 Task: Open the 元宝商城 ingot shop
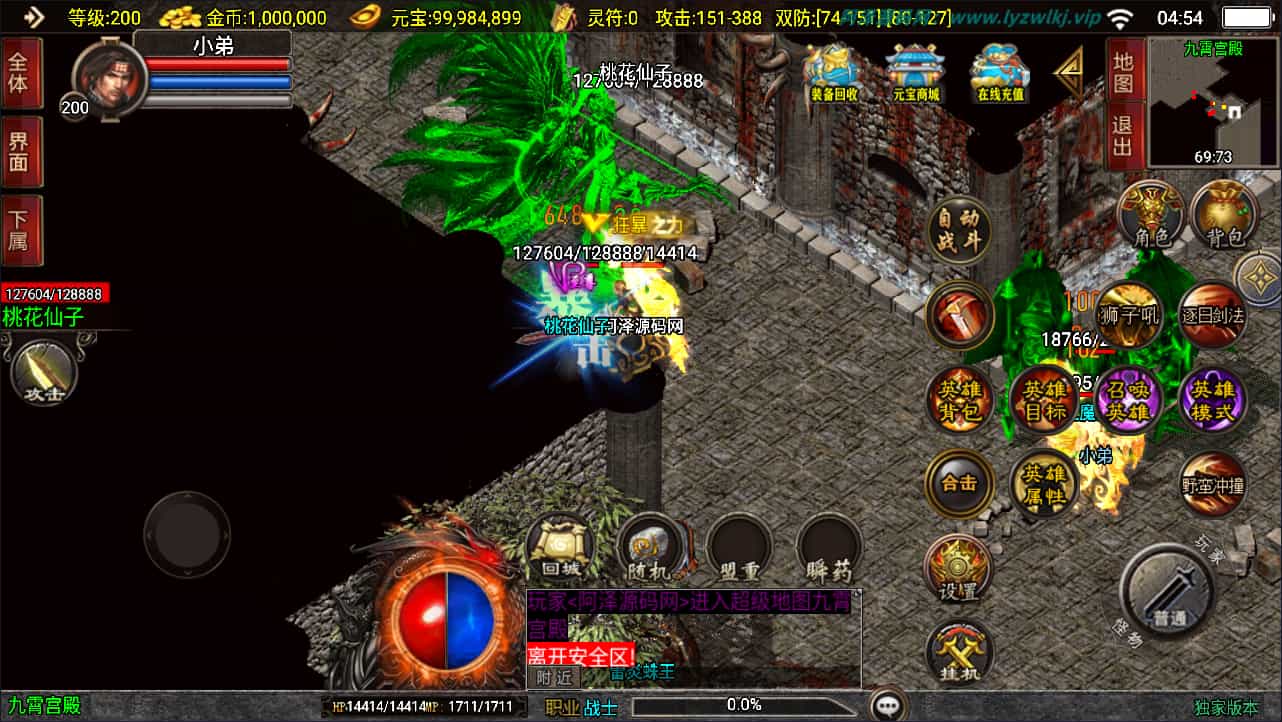[915, 73]
